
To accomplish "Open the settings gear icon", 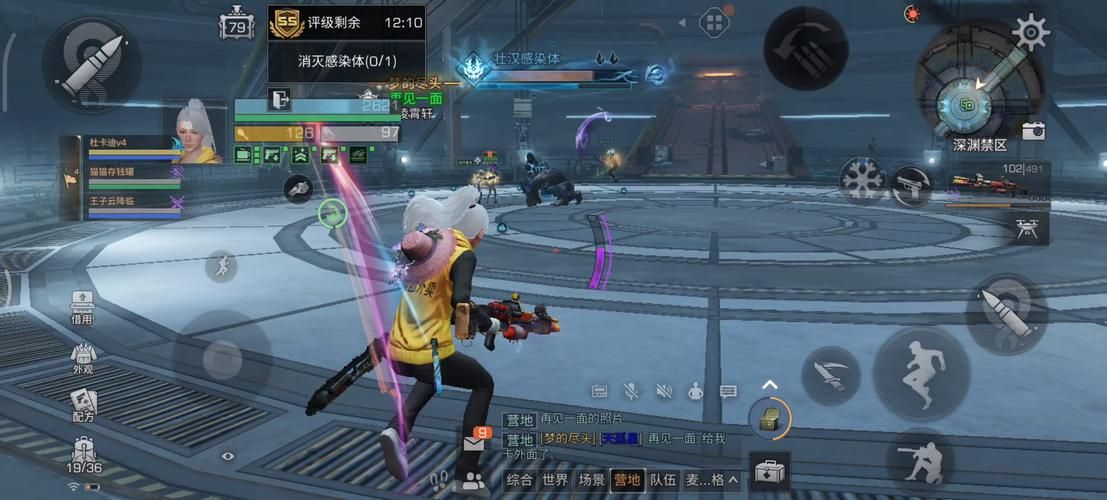I will pyautogui.click(x=1030, y=30).
